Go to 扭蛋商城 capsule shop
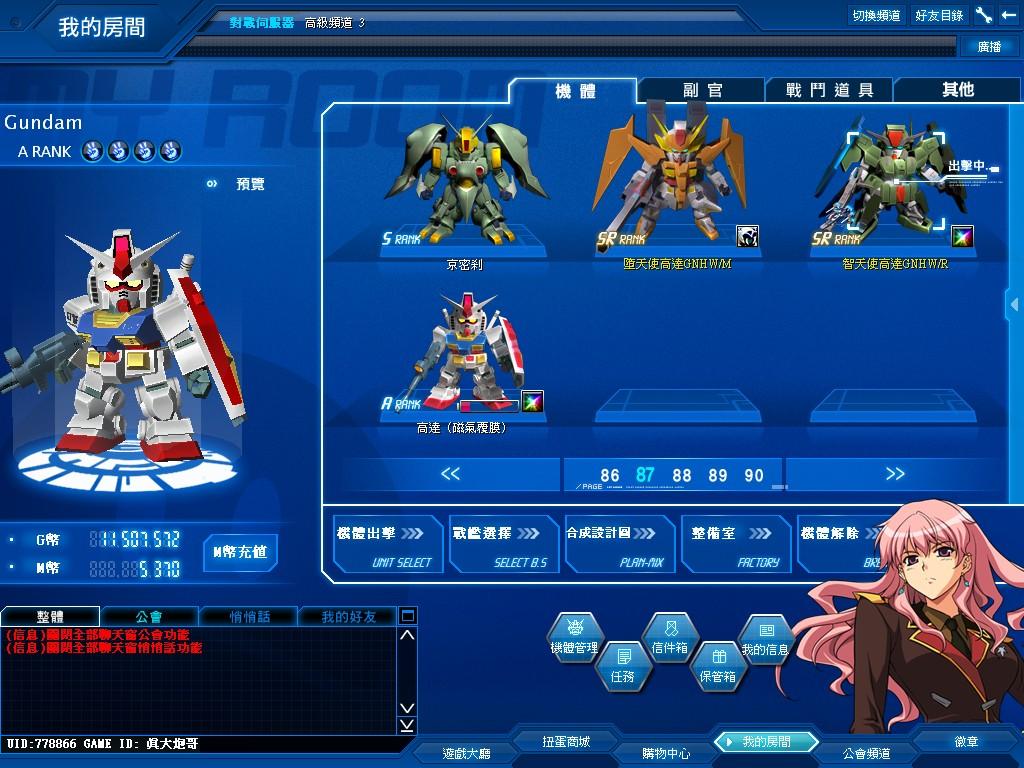The height and width of the screenshot is (768, 1024). [566, 742]
